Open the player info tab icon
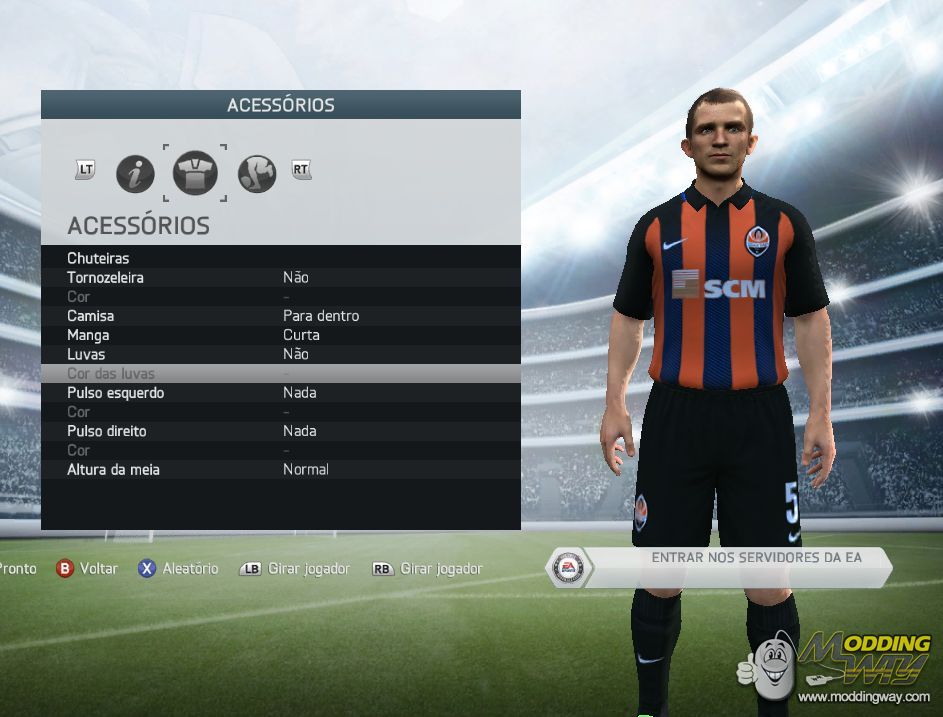Viewport: 943px width, 717px height. coord(135,174)
